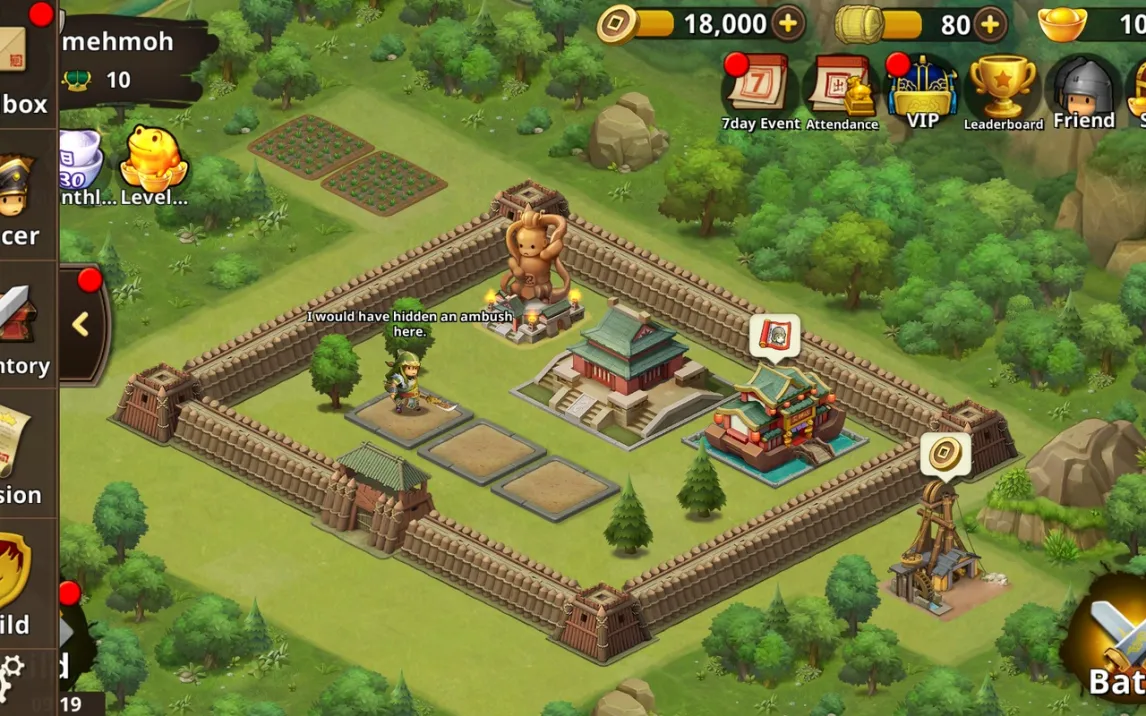Collapse the side panel with yellow arrow
The width and height of the screenshot is (1146, 716).
(81, 324)
